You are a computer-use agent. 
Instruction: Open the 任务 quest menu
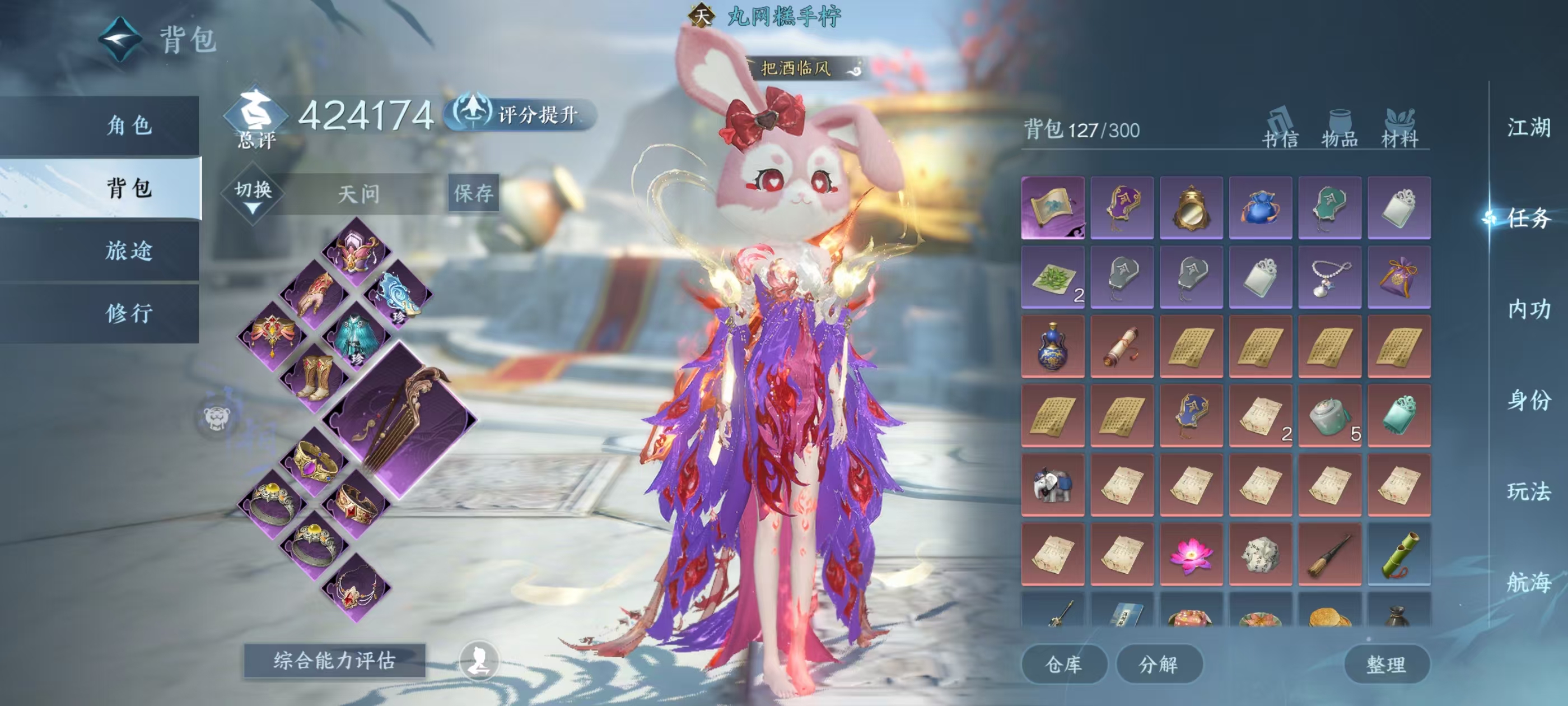[x=1528, y=218]
